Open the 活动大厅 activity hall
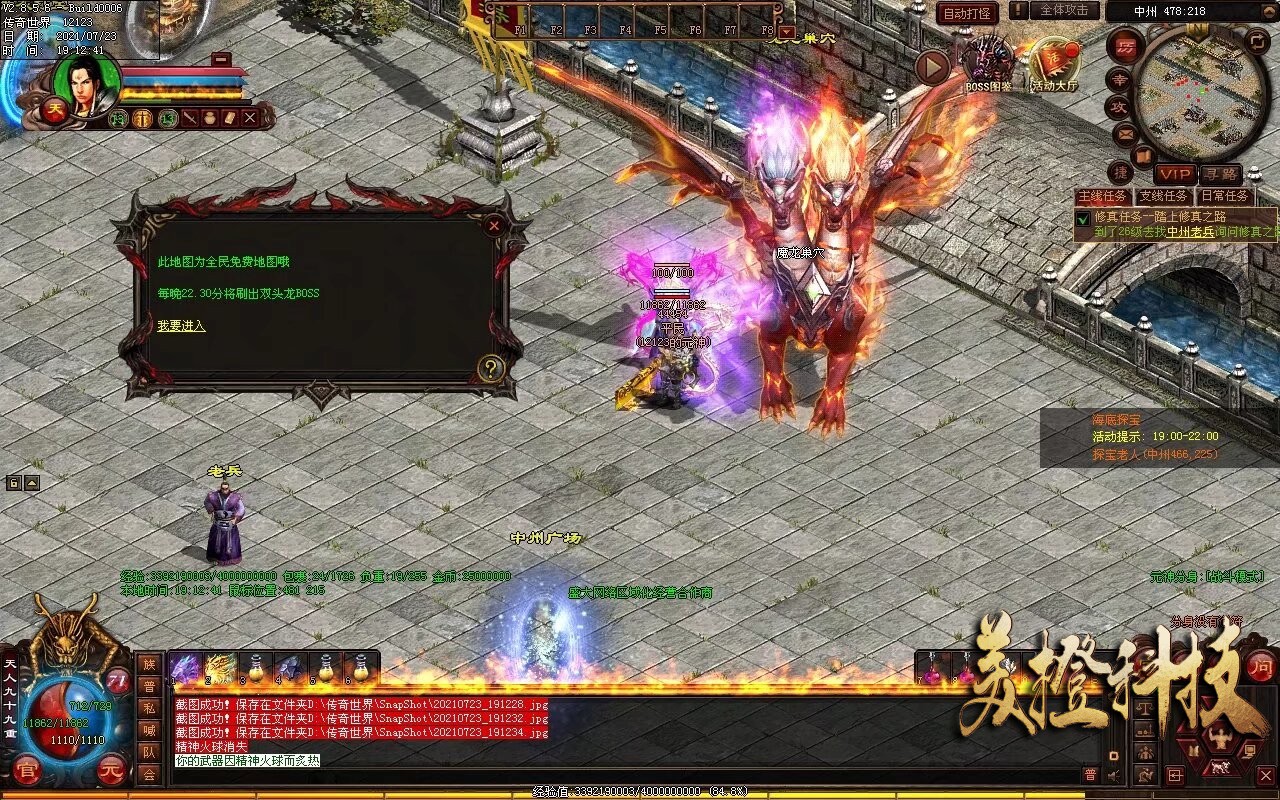 1055,62
